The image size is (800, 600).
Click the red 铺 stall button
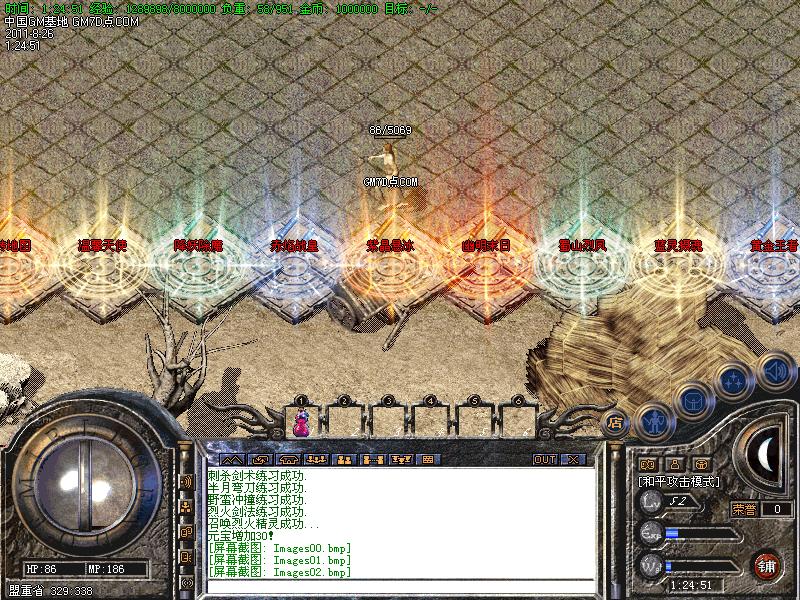(x=767, y=565)
